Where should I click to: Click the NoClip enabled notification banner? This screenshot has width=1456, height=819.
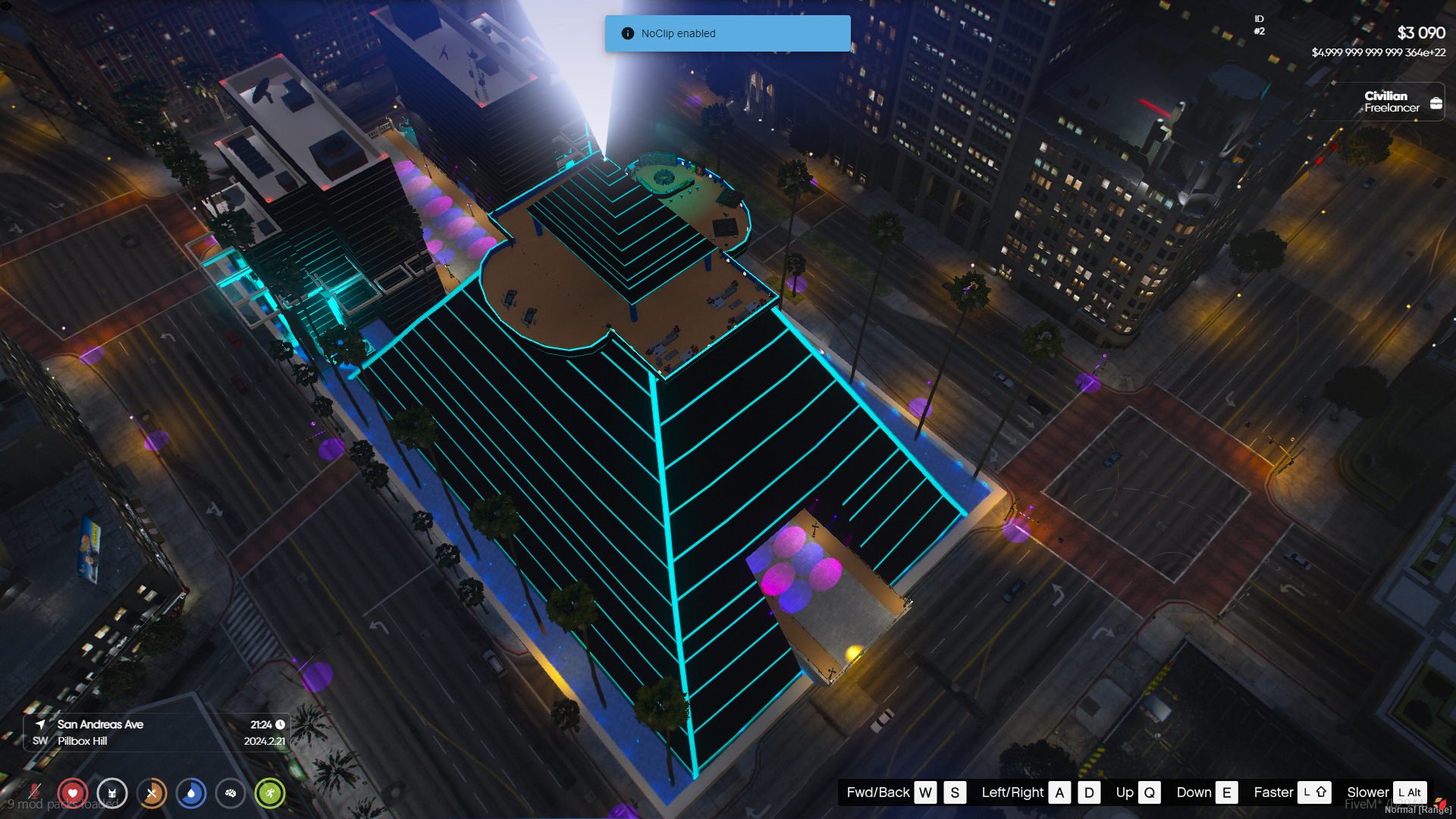[x=727, y=33]
